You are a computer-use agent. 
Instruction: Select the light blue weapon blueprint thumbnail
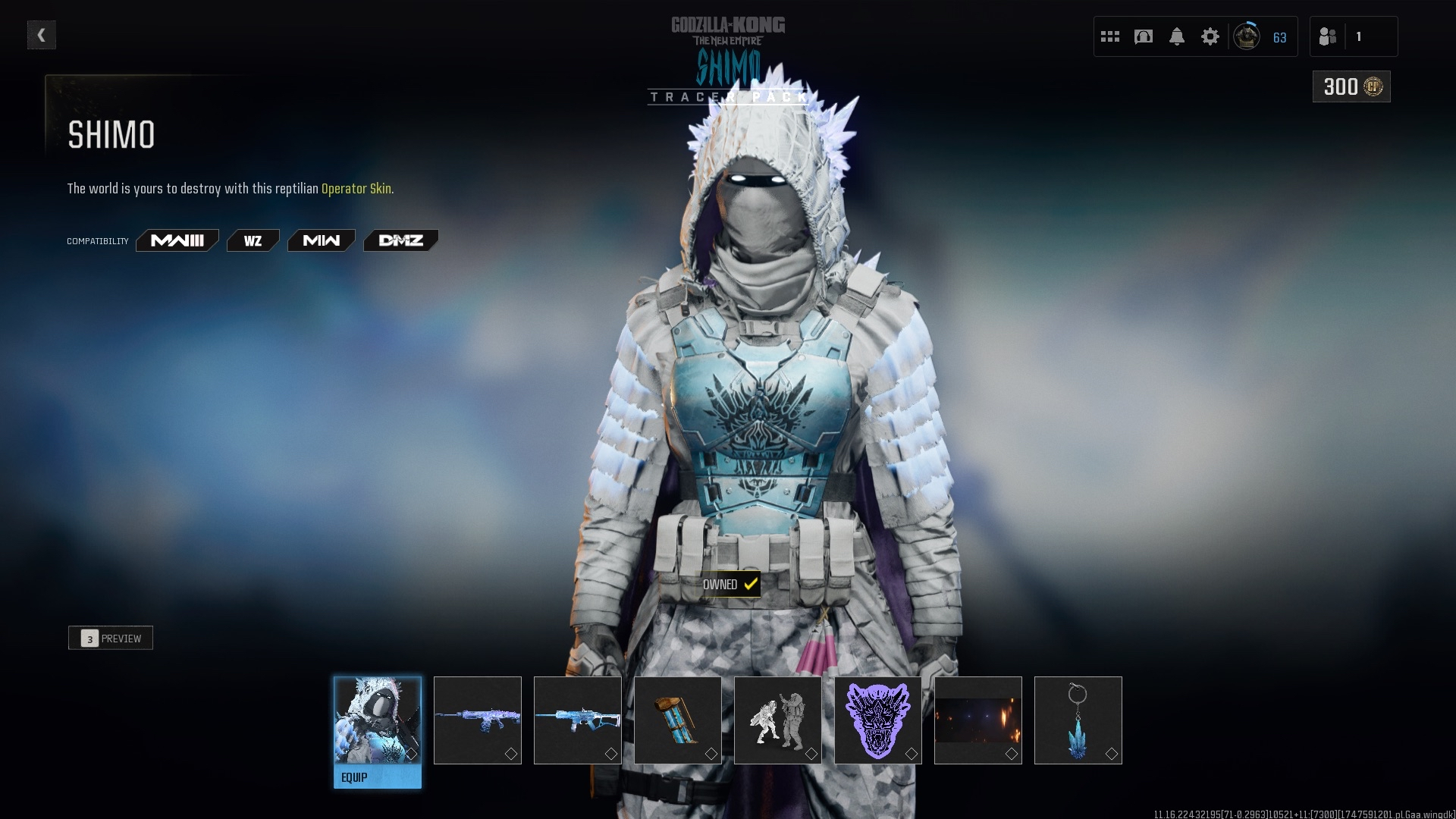click(x=578, y=720)
